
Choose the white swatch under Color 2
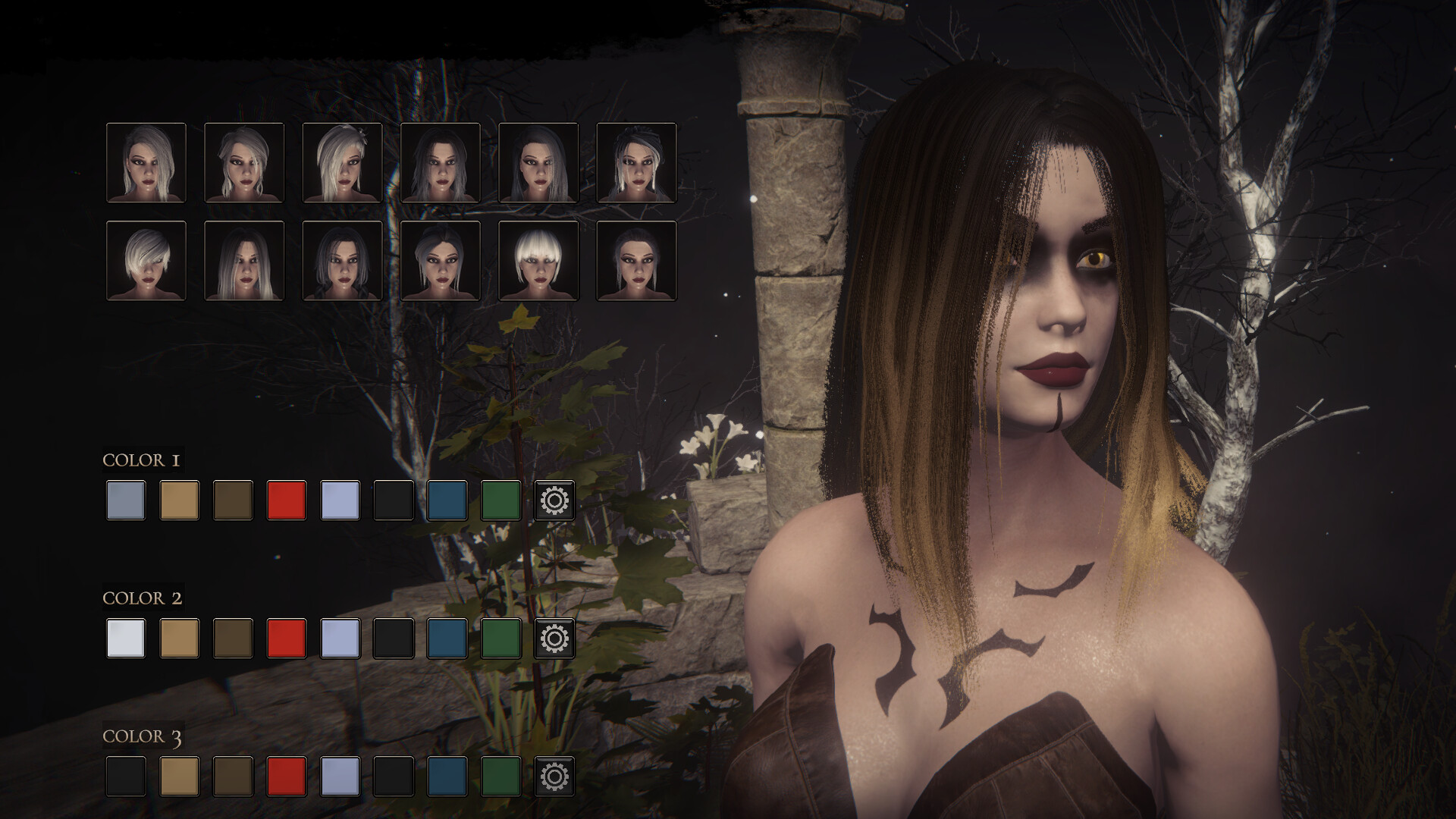click(126, 639)
